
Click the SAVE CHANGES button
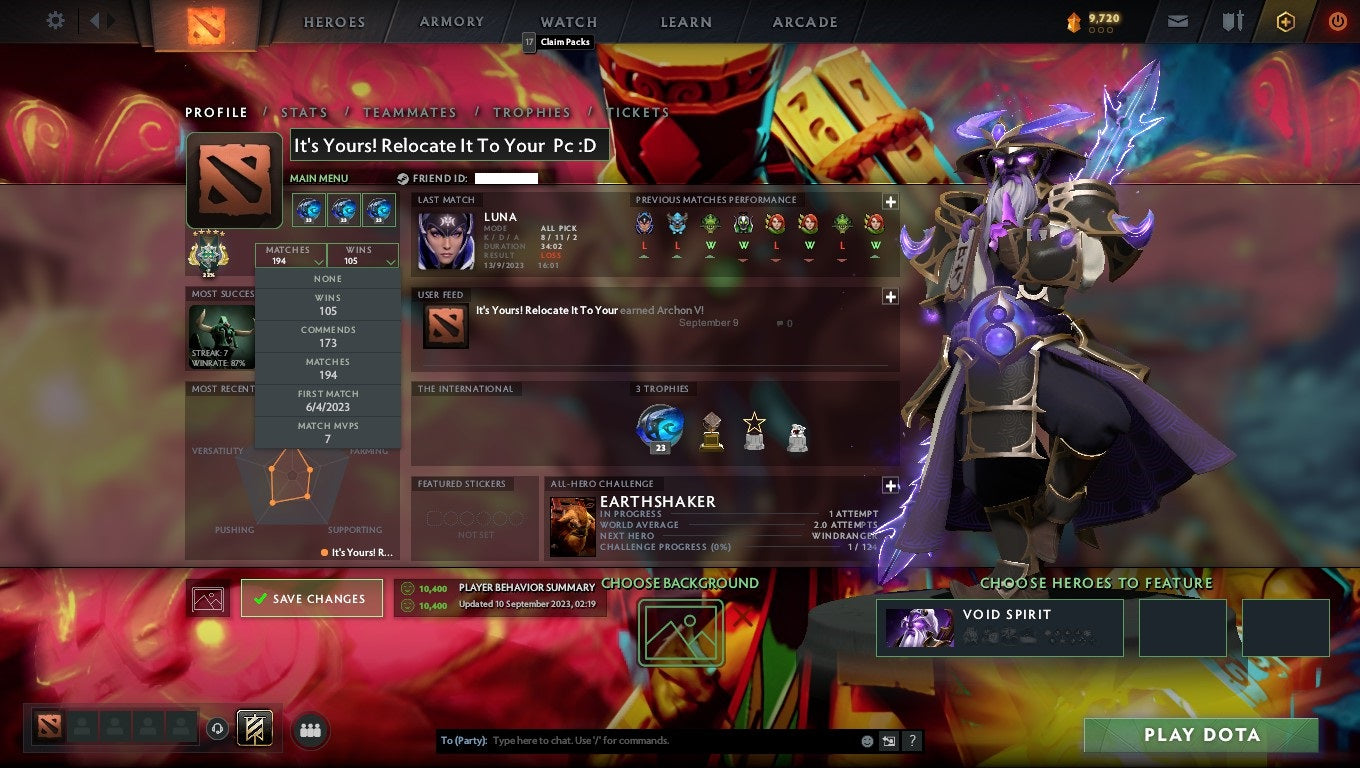(311, 598)
